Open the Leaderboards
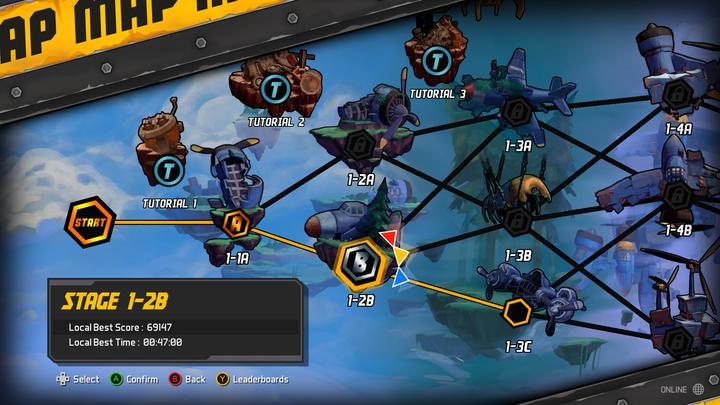This screenshot has height=405, width=720. point(254,380)
